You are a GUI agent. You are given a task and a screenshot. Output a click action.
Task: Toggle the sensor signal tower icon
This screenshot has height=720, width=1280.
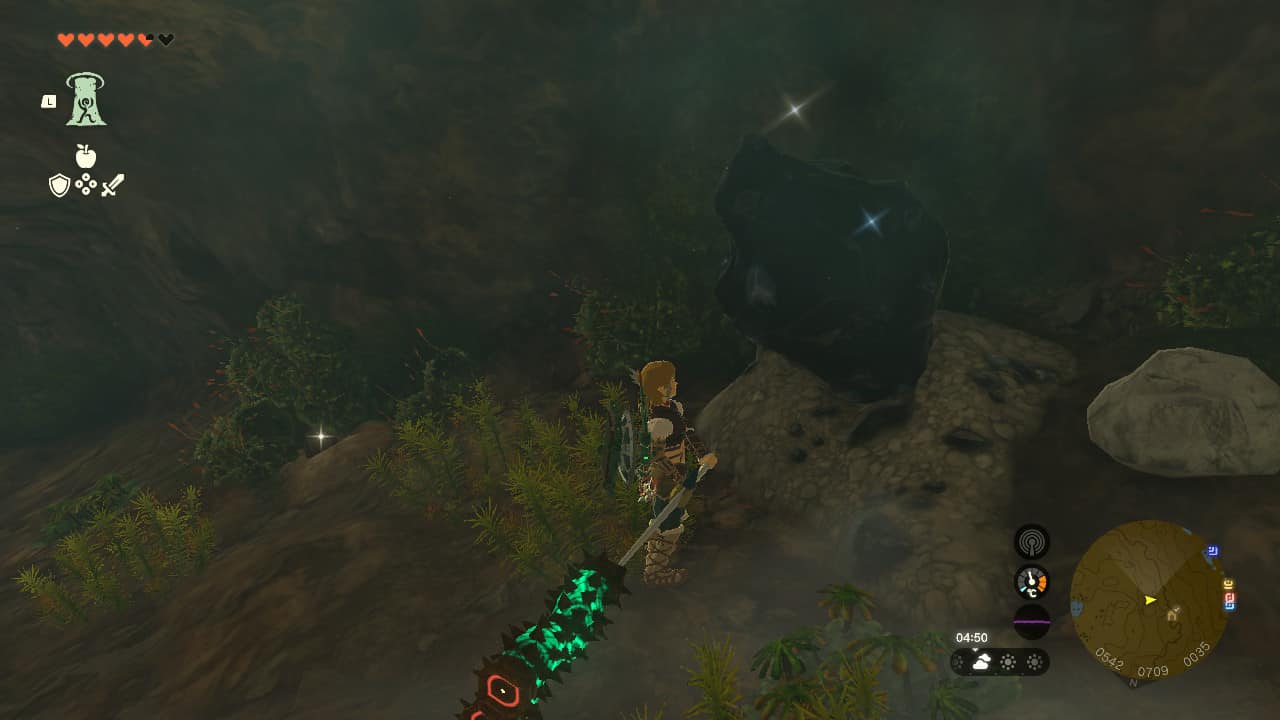(1031, 542)
